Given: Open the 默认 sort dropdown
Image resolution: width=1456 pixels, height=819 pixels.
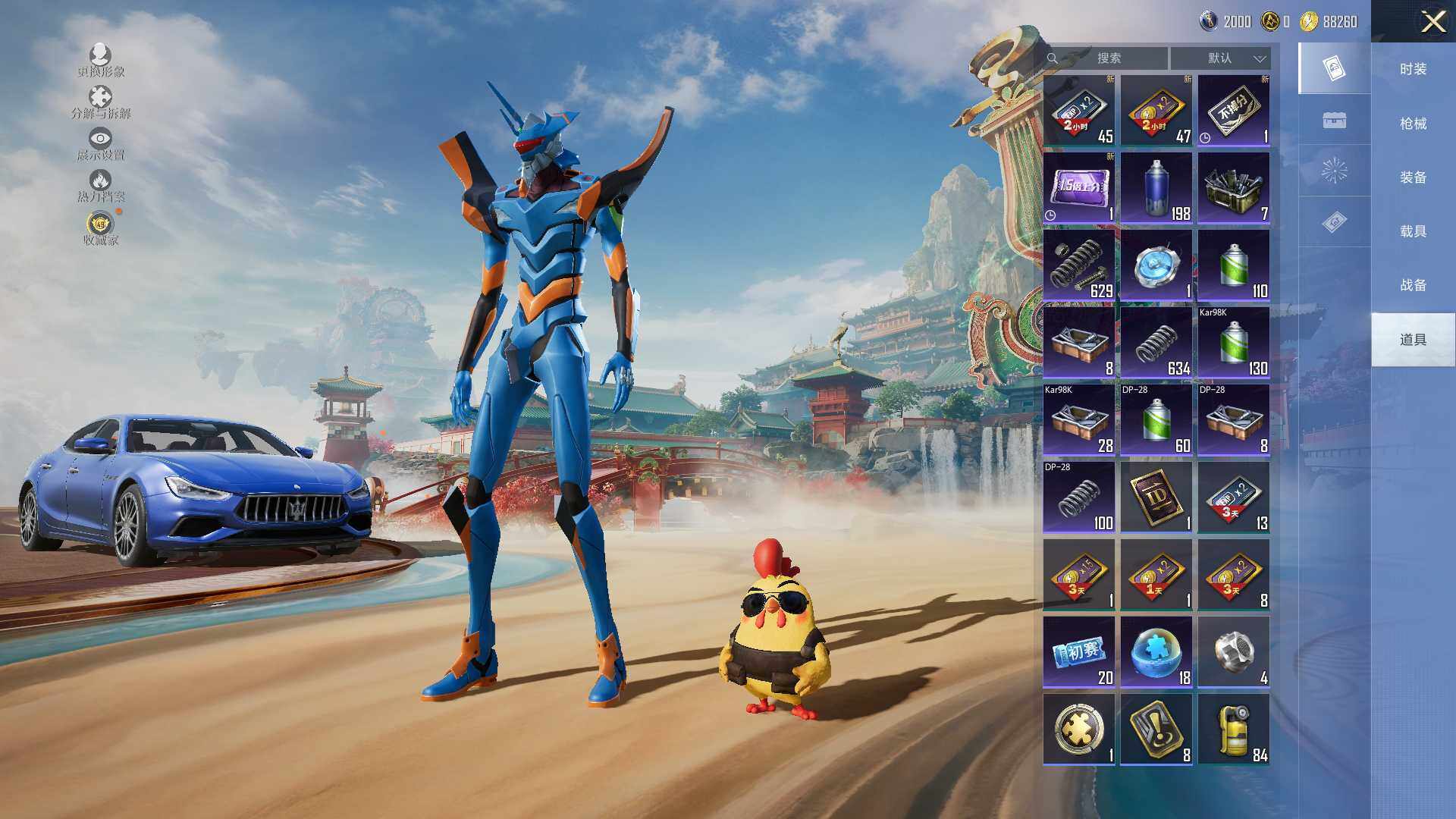Looking at the screenshot, I should point(1220,58).
